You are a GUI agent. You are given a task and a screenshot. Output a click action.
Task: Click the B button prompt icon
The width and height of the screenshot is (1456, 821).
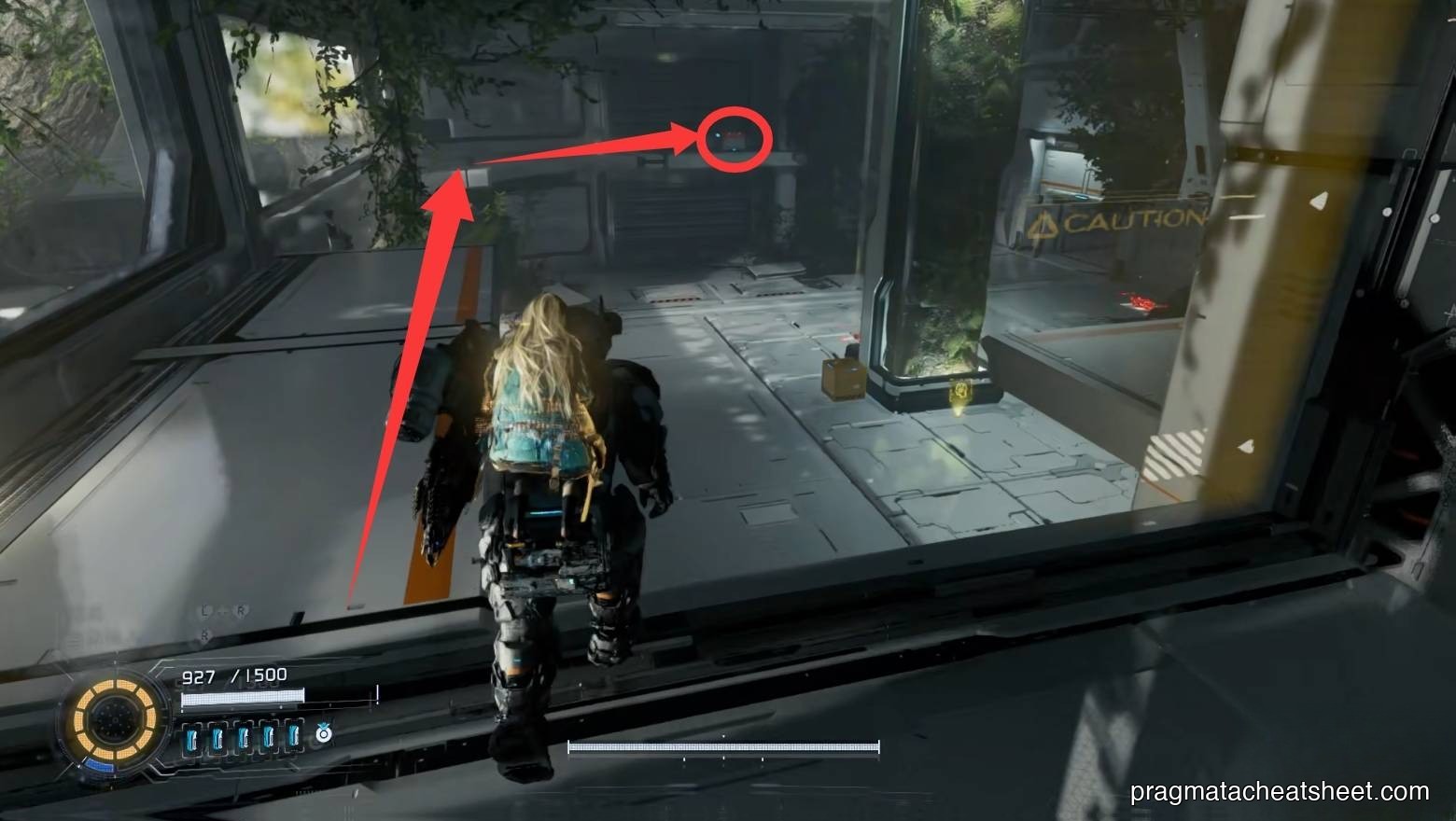tap(205, 634)
